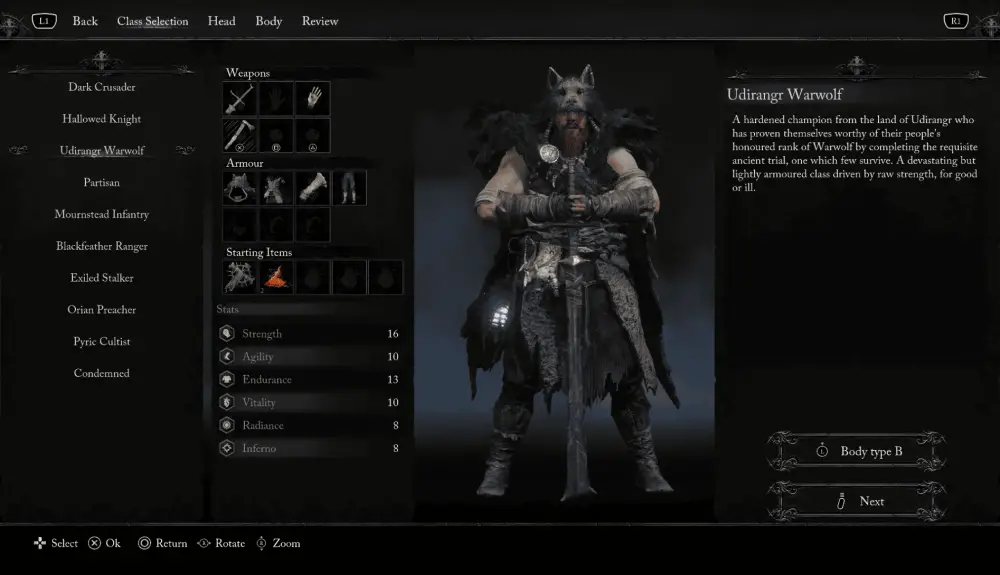Click the Next button
The image size is (1000, 575).
click(x=857, y=501)
